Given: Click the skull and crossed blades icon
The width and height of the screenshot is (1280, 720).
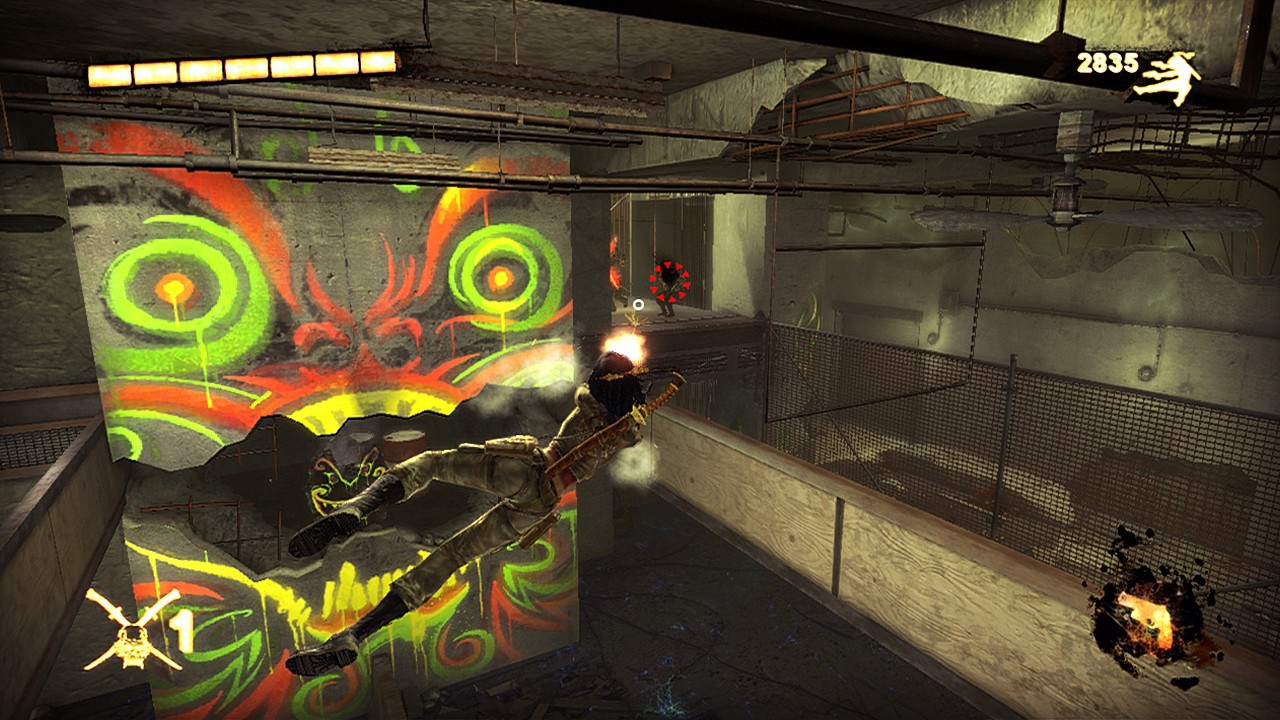Looking at the screenshot, I should click(x=131, y=630).
